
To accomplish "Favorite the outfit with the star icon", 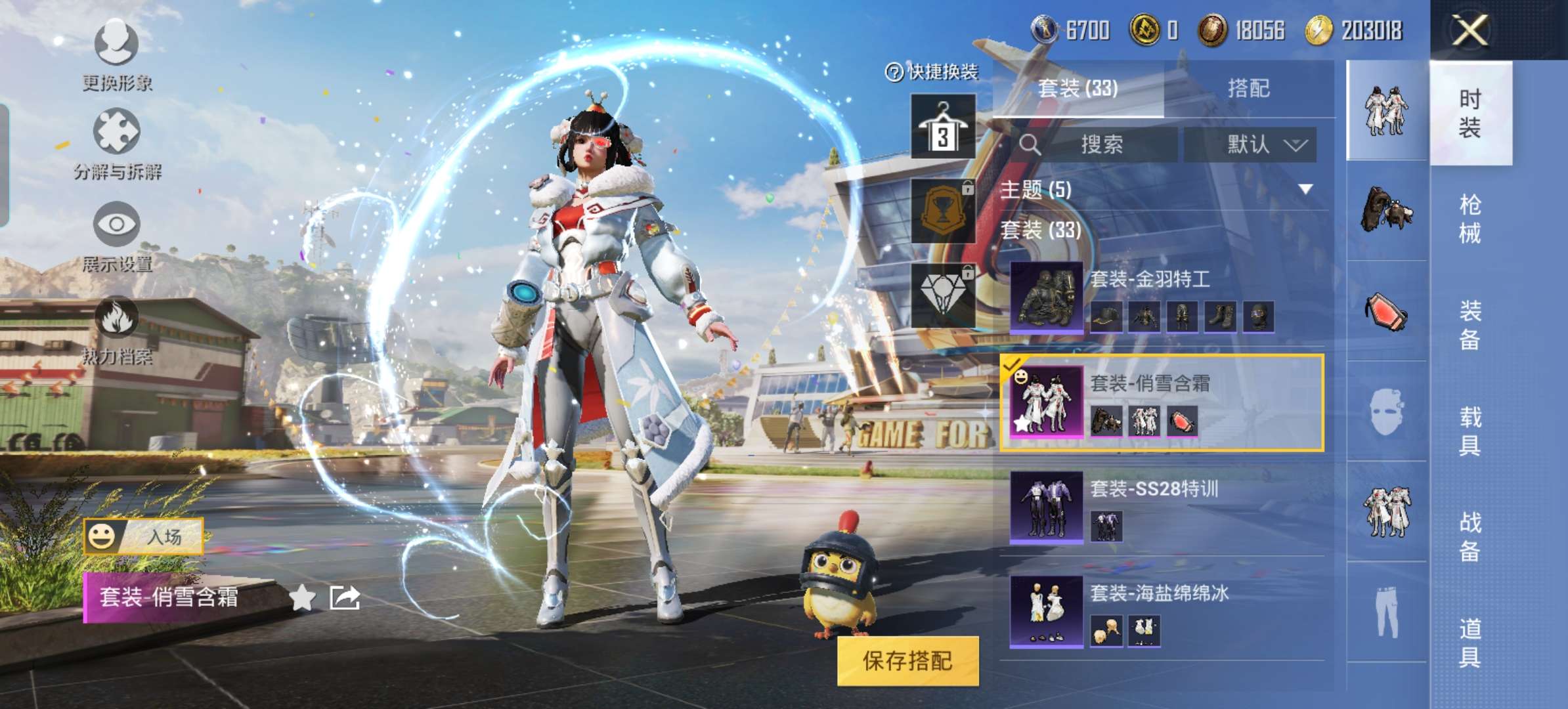I will (x=302, y=597).
